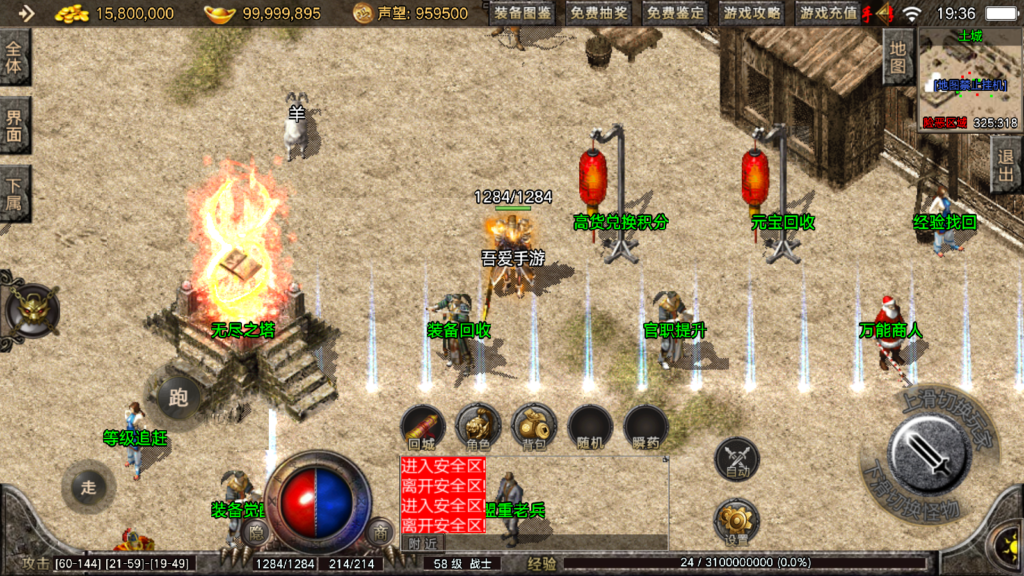Select the 界面 interface side tab
1024x576 pixels.
click(x=14, y=126)
